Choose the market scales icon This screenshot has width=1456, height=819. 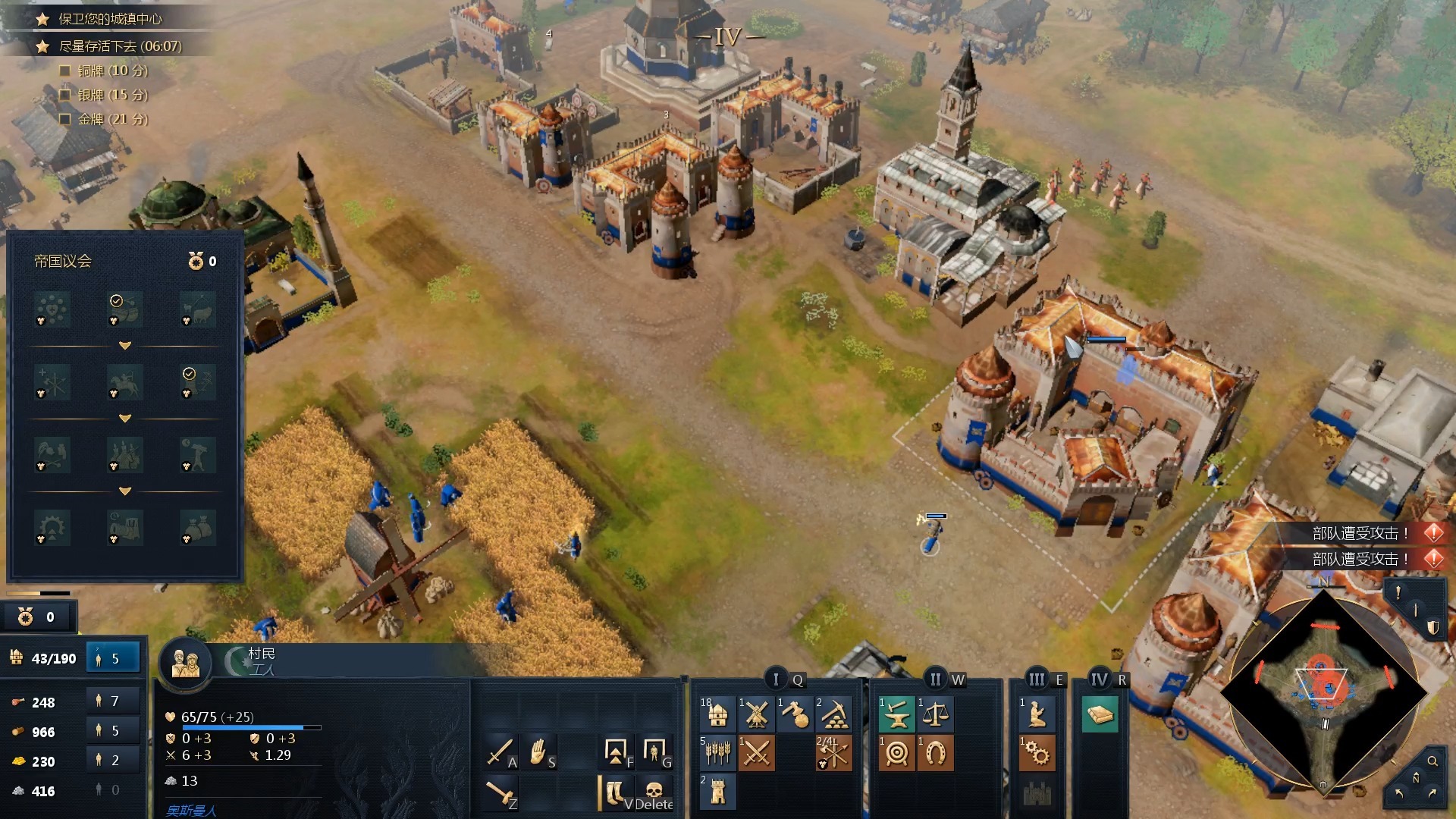click(935, 714)
